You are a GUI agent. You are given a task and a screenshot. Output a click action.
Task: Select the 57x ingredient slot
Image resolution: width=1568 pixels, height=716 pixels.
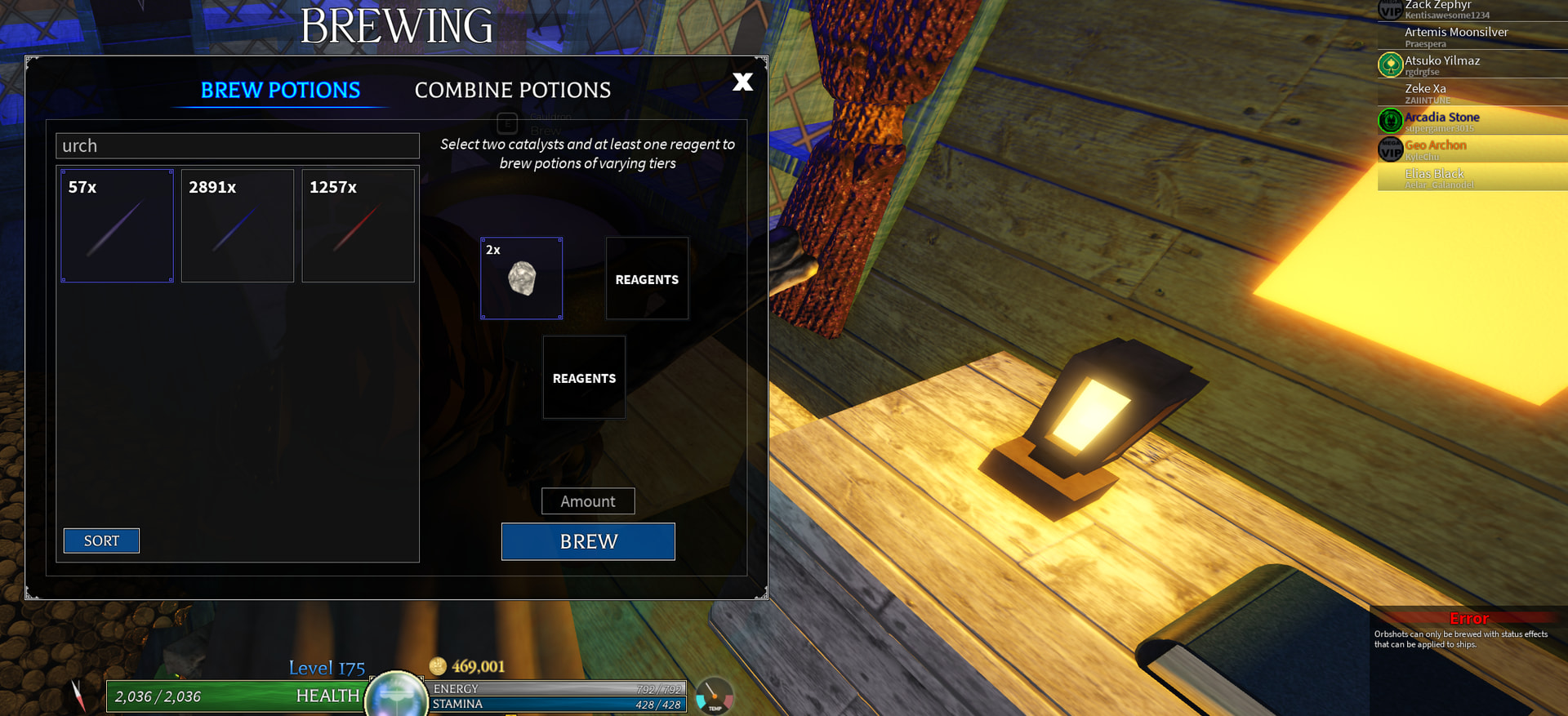pos(117,226)
